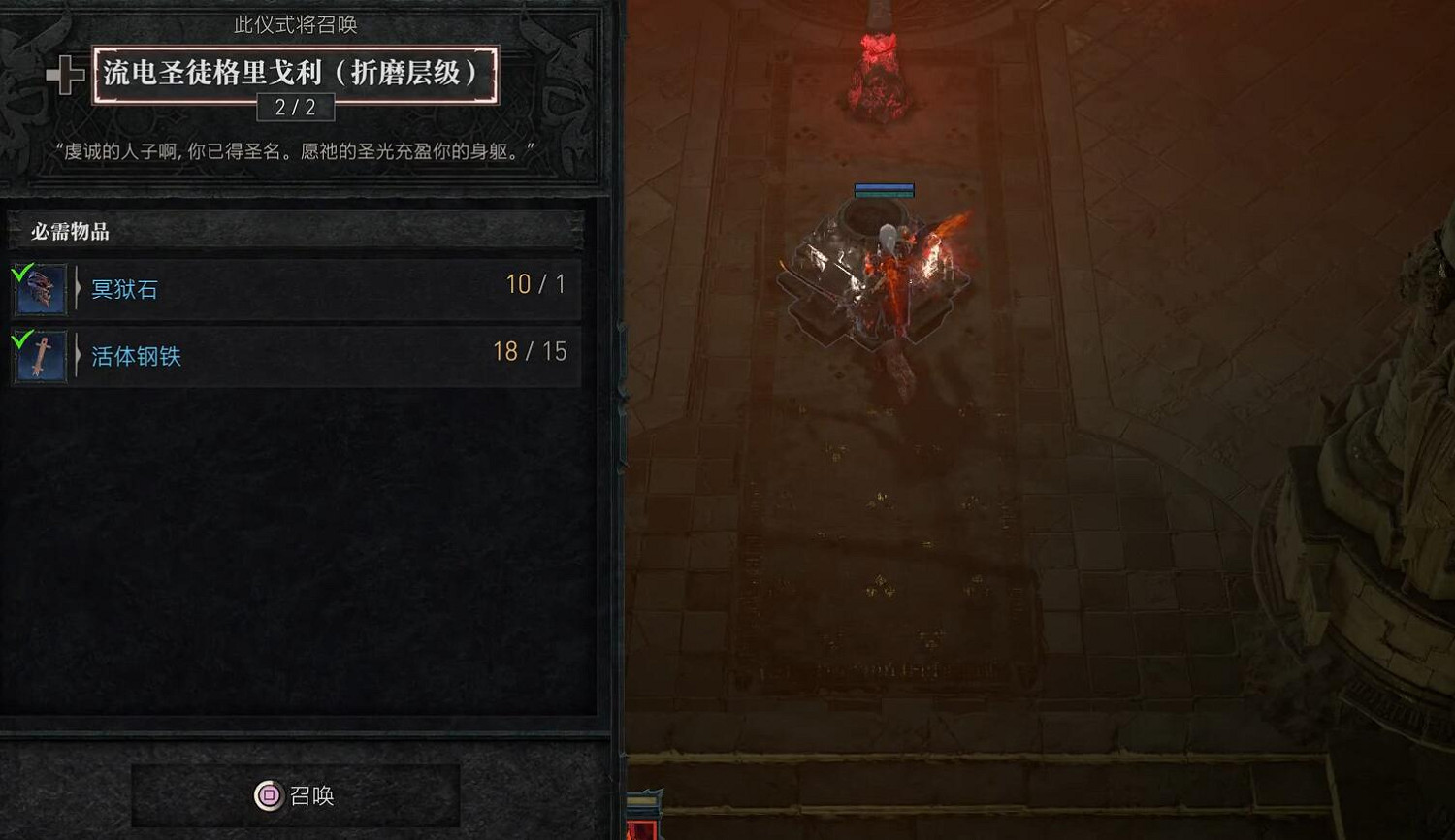Viewport: 1455px width, 840px height.
Task: Click the green checkmark next to 冥狱石
Action: [20, 275]
